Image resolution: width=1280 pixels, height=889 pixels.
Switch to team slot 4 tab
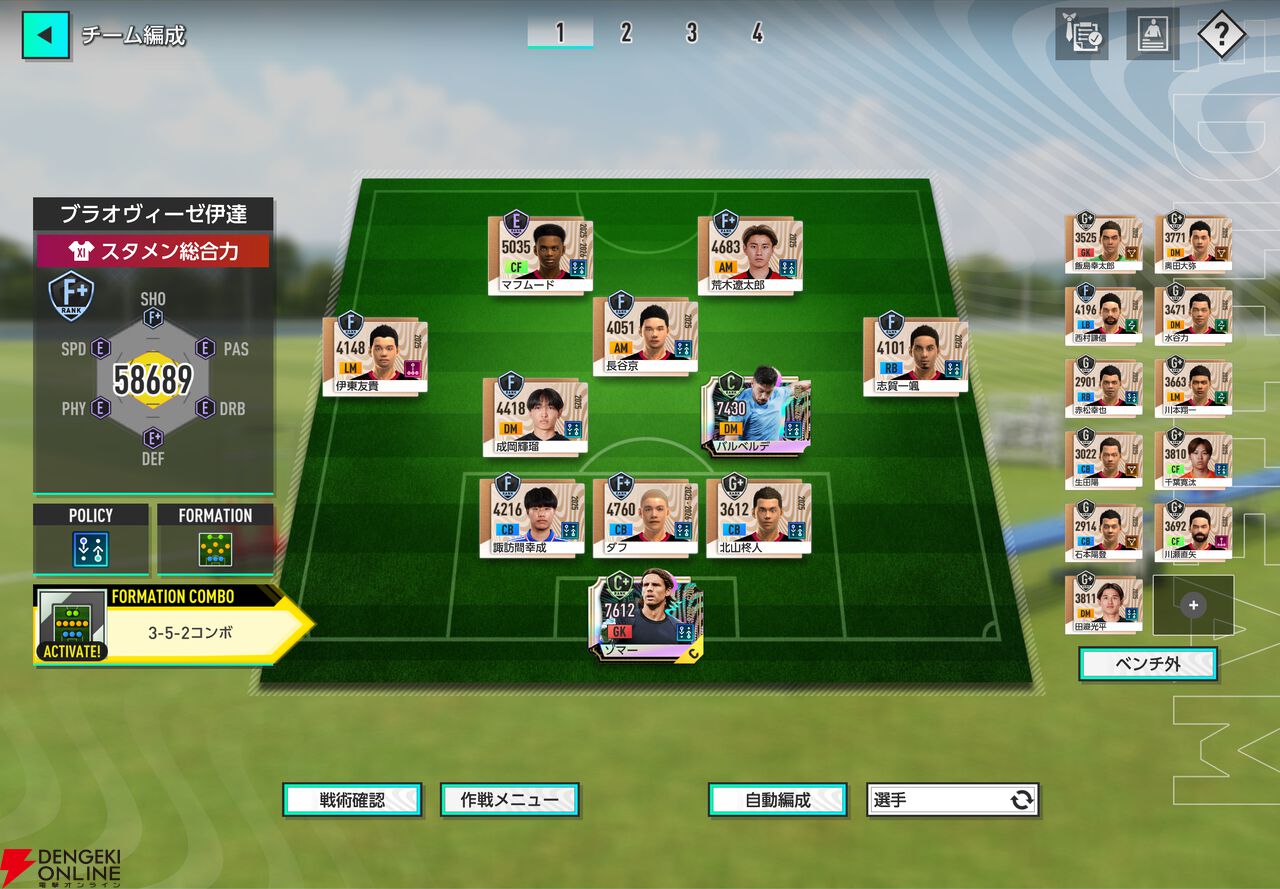pyautogui.click(x=757, y=33)
